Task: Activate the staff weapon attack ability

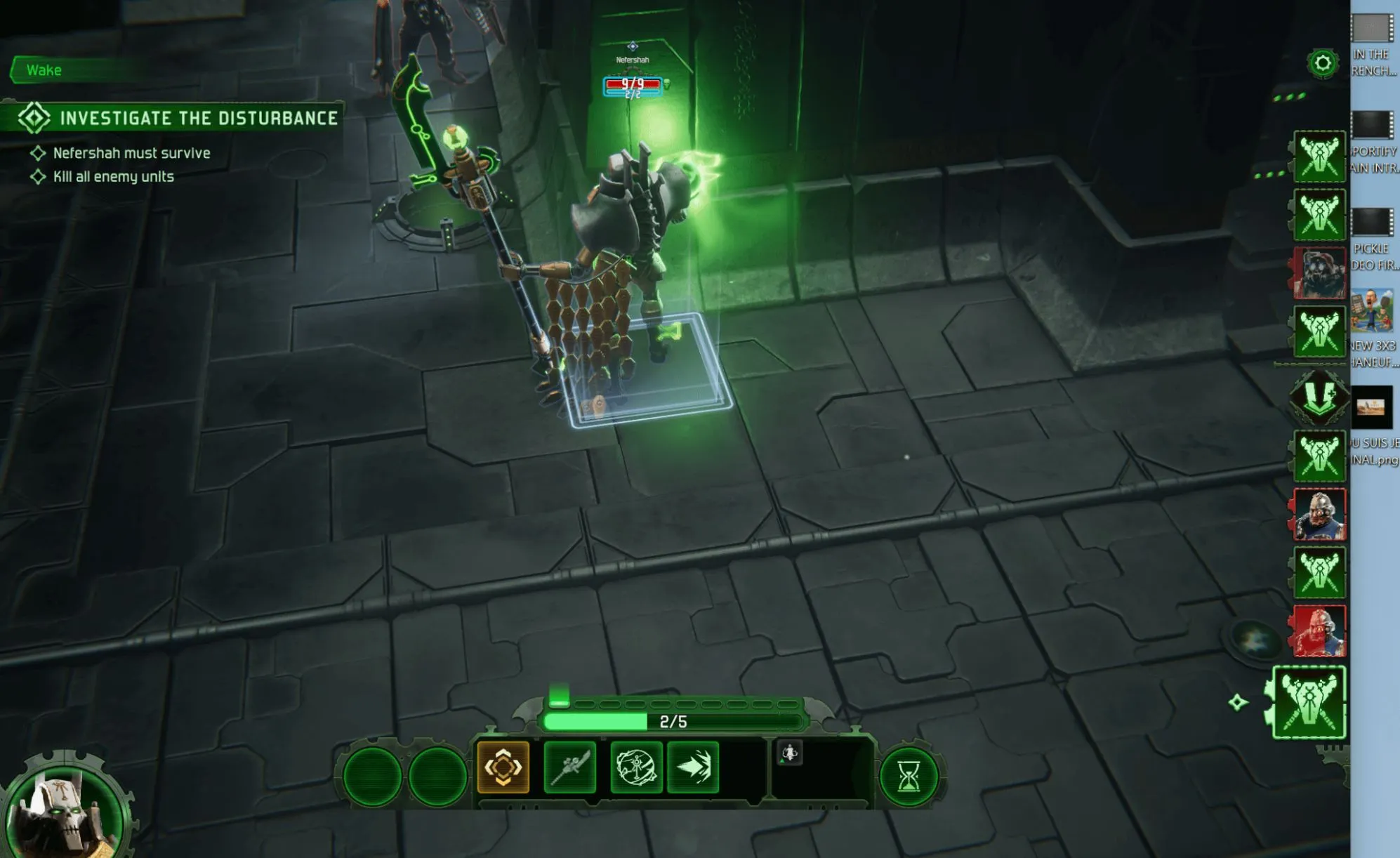Action: click(x=569, y=767)
